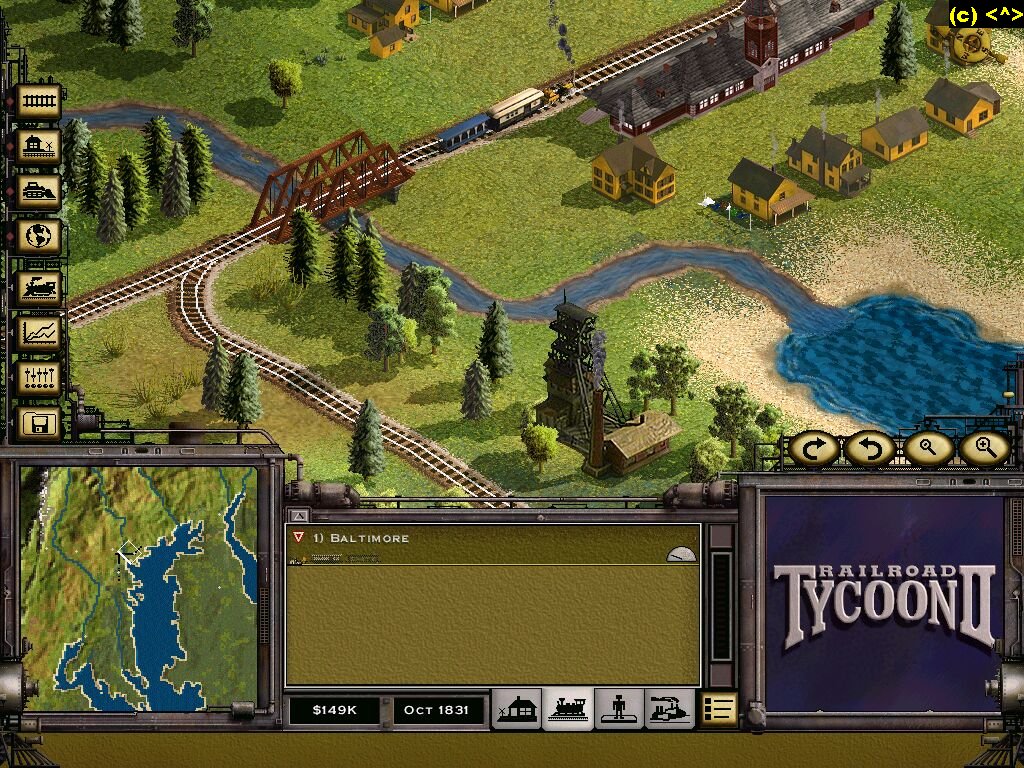This screenshot has width=1024, height=768.
Task: Open the line graph stock market button
Action: pyautogui.click(x=40, y=333)
